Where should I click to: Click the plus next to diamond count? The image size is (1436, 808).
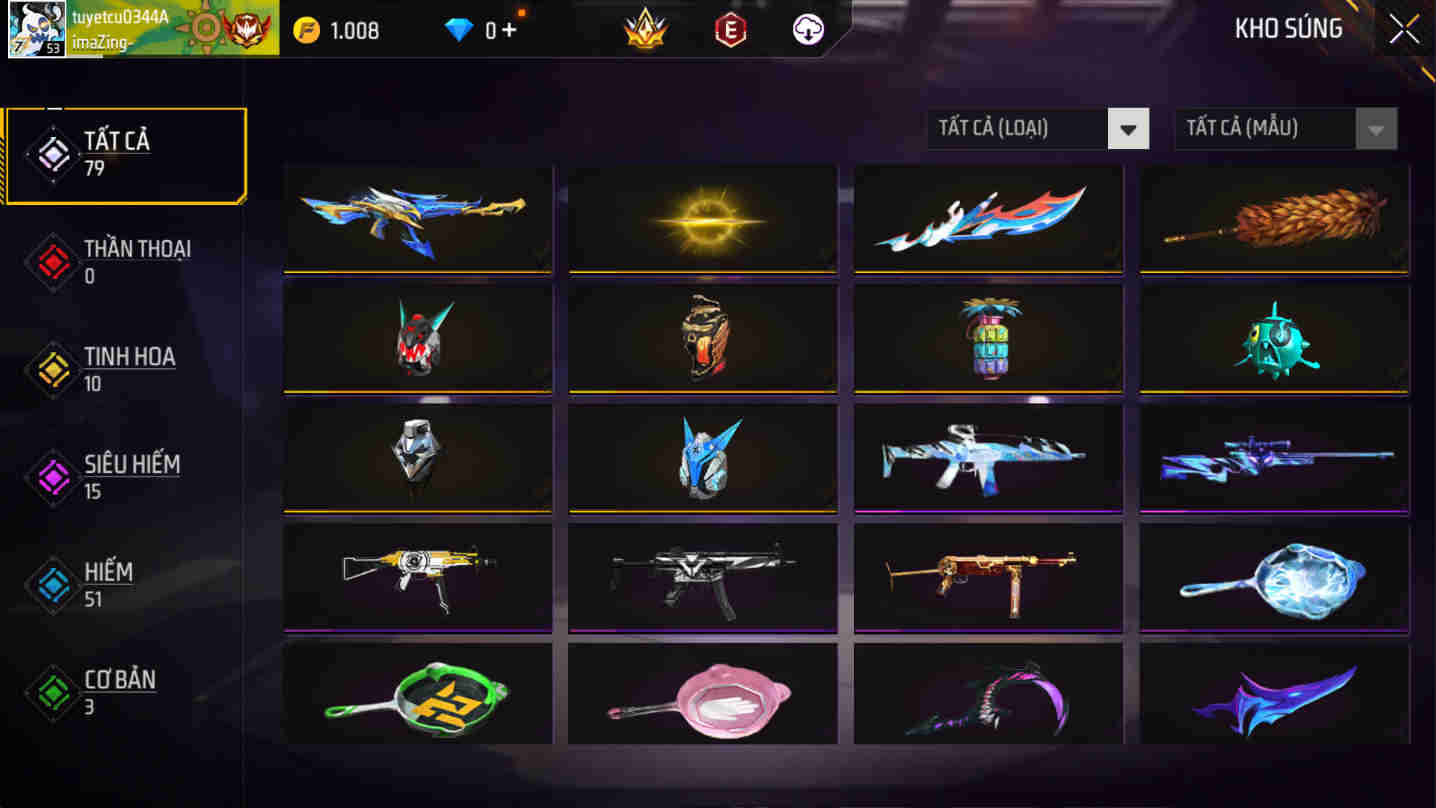(510, 29)
